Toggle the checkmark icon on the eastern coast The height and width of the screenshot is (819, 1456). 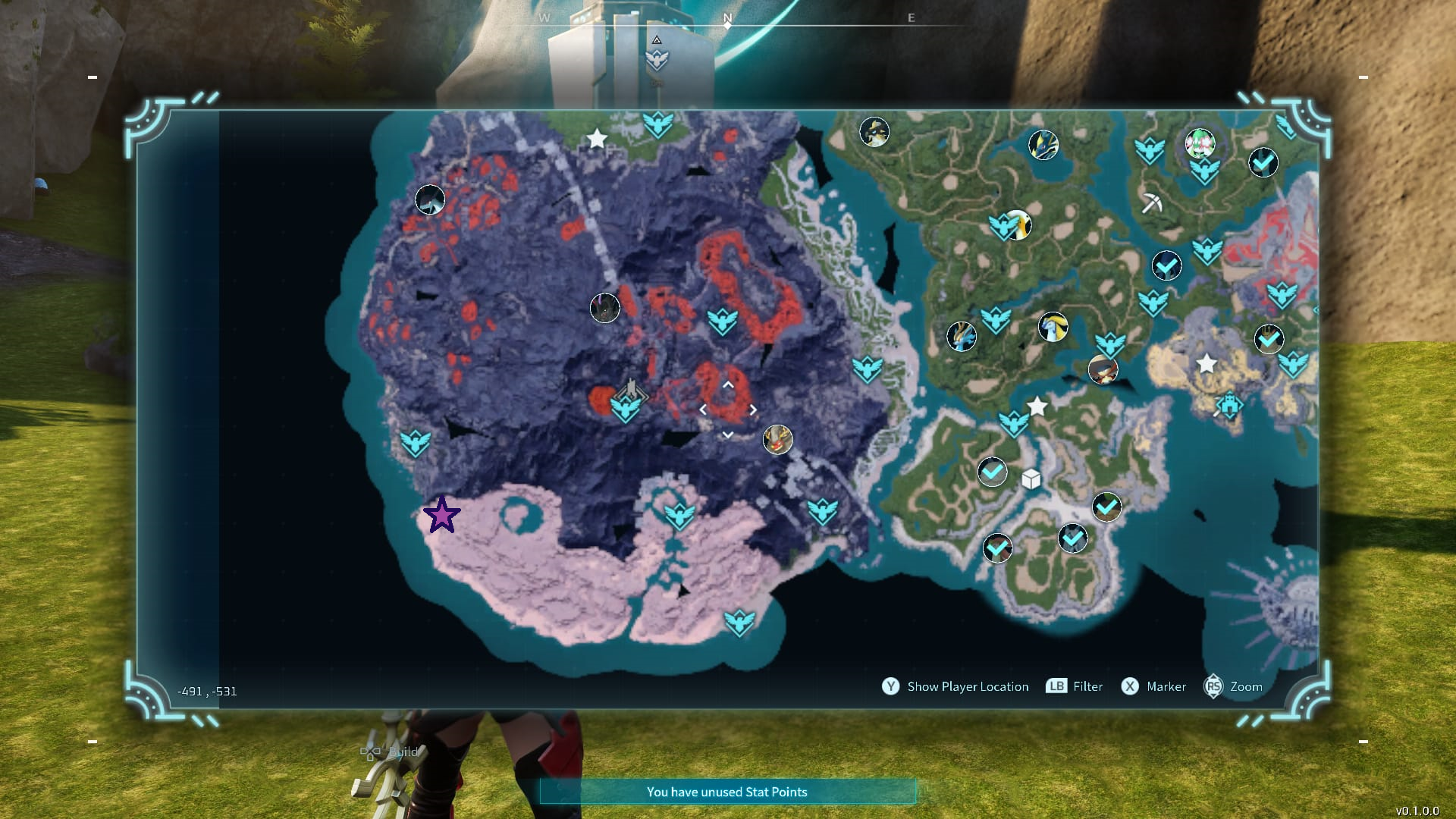[1269, 340]
